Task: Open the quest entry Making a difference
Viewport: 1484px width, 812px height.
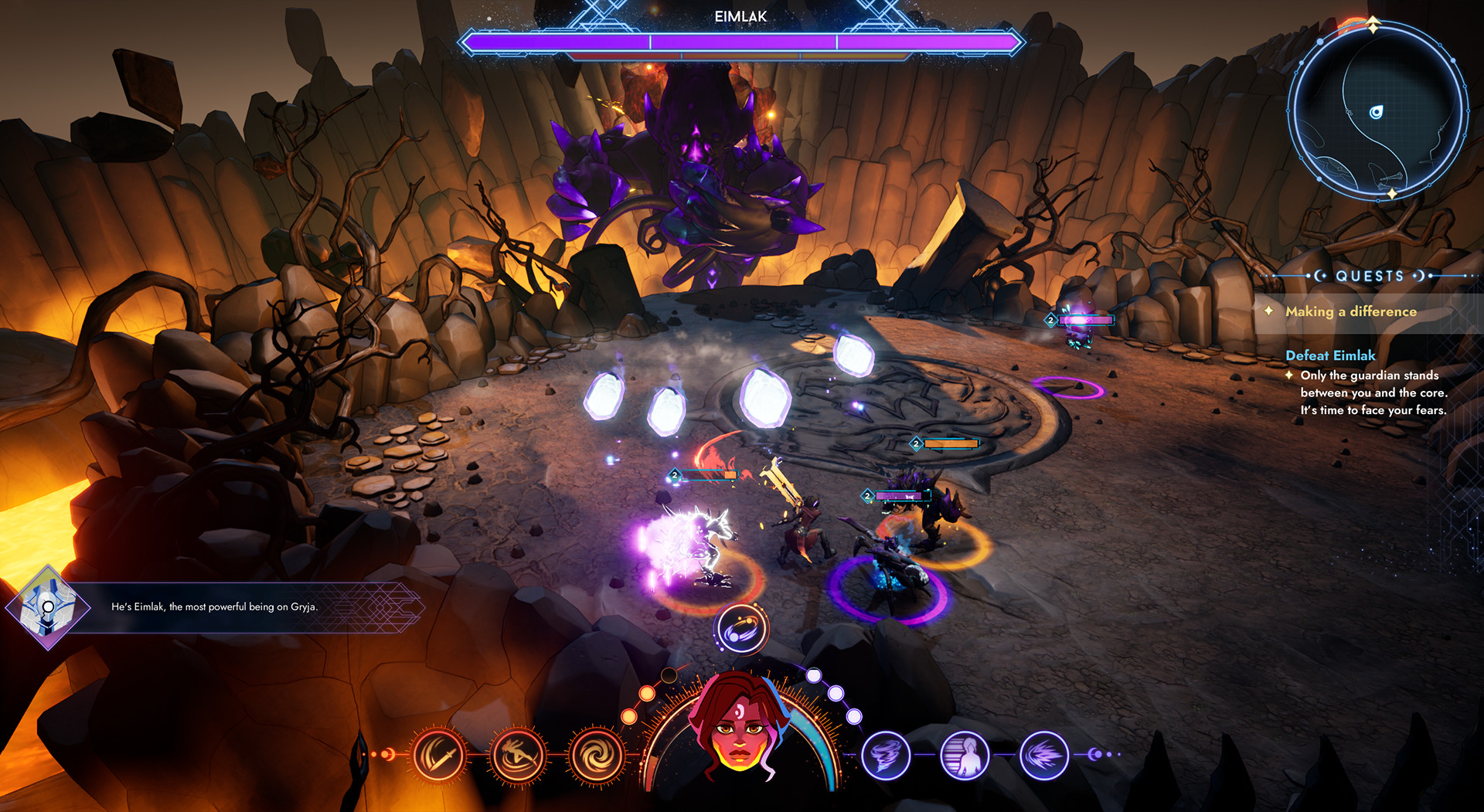Action: pyautogui.click(x=1351, y=312)
